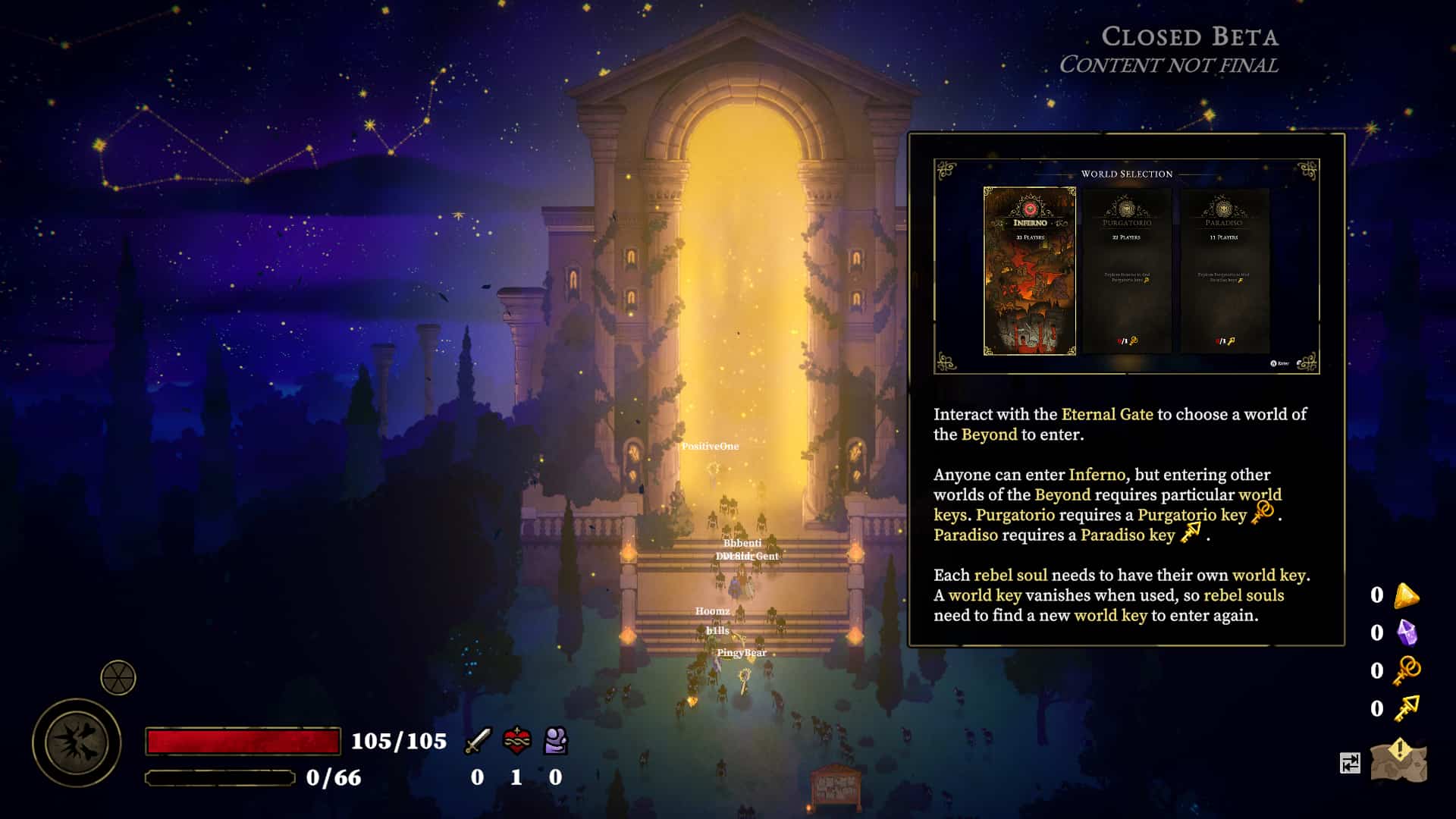The image size is (1456, 819).
Task: Click the gold triangle currency icon
Action: click(1406, 596)
